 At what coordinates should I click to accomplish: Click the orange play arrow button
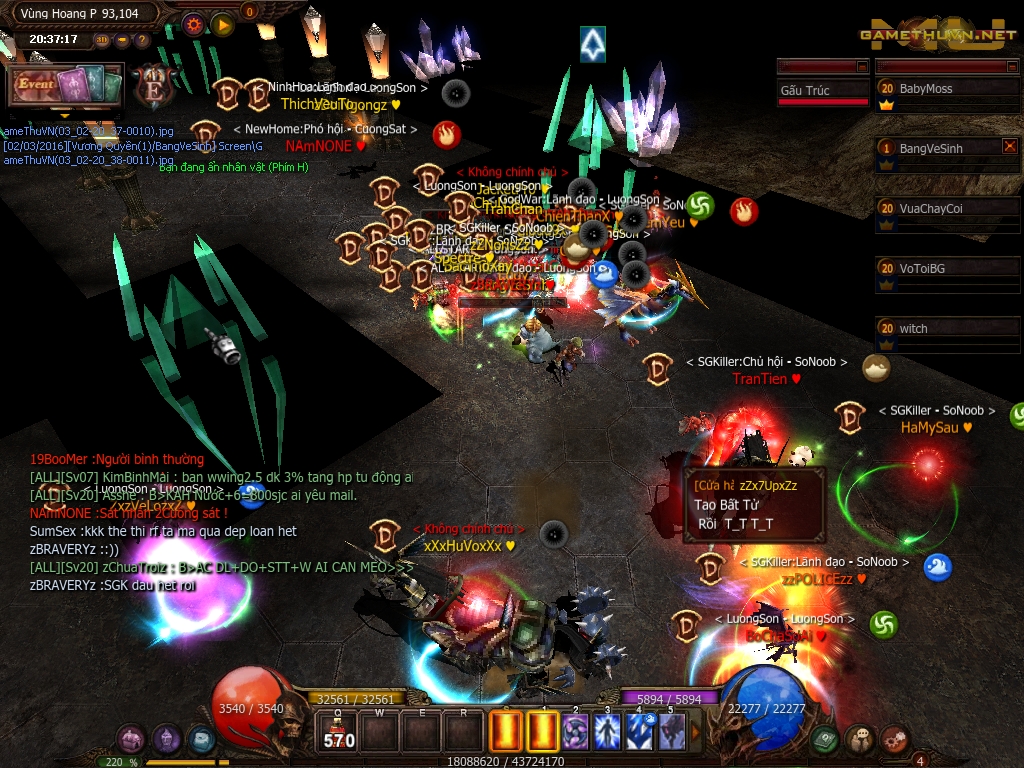pos(222,23)
